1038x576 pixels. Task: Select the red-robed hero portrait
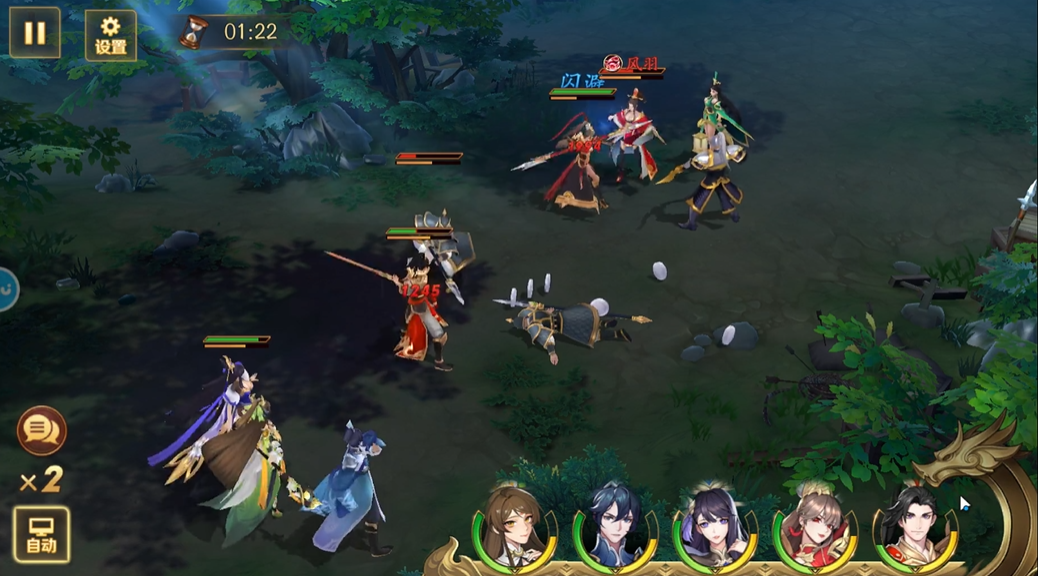pyautogui.click(x=814, y=524)
